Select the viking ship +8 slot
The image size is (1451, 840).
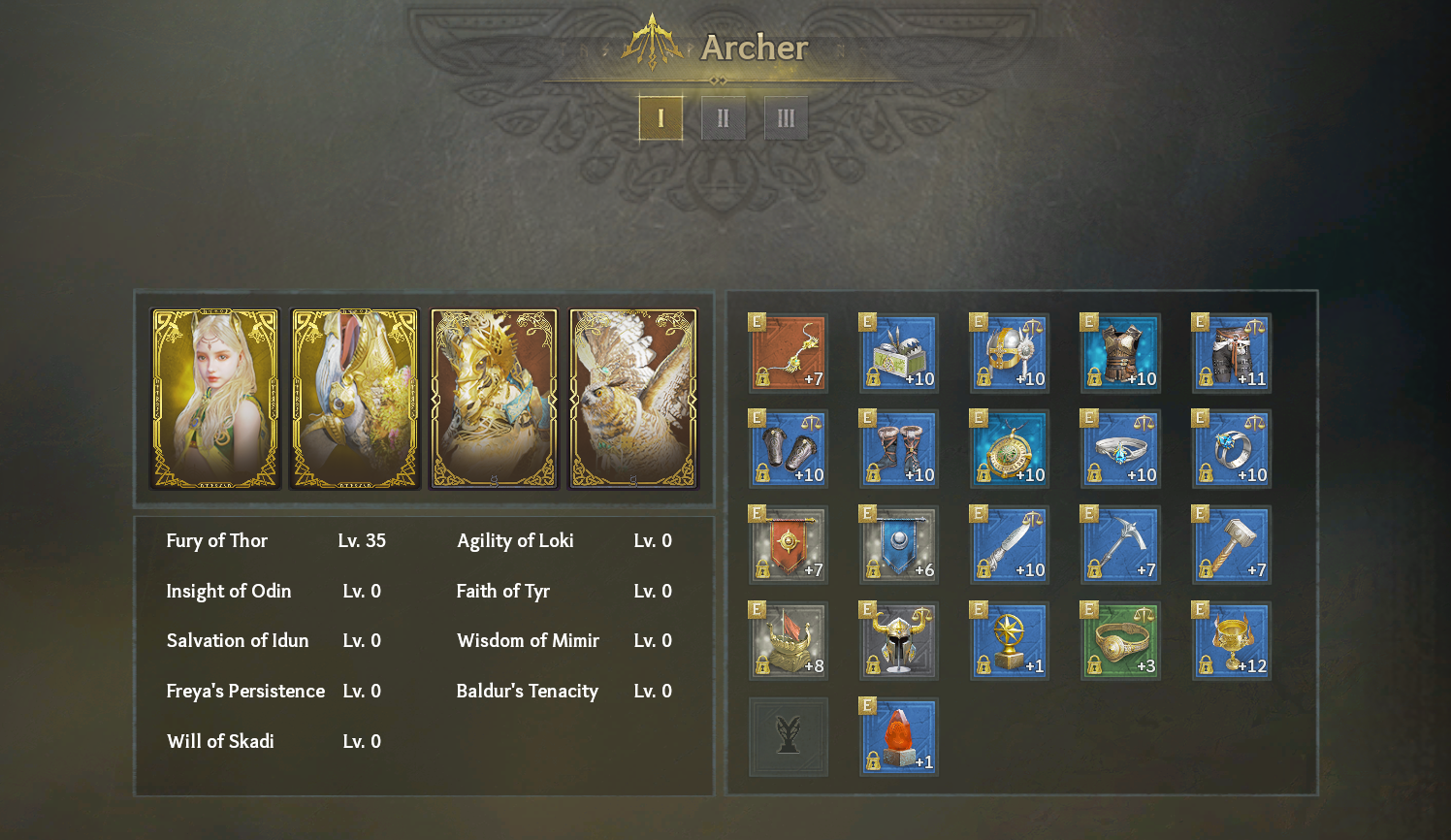click(x=789, y=641)
